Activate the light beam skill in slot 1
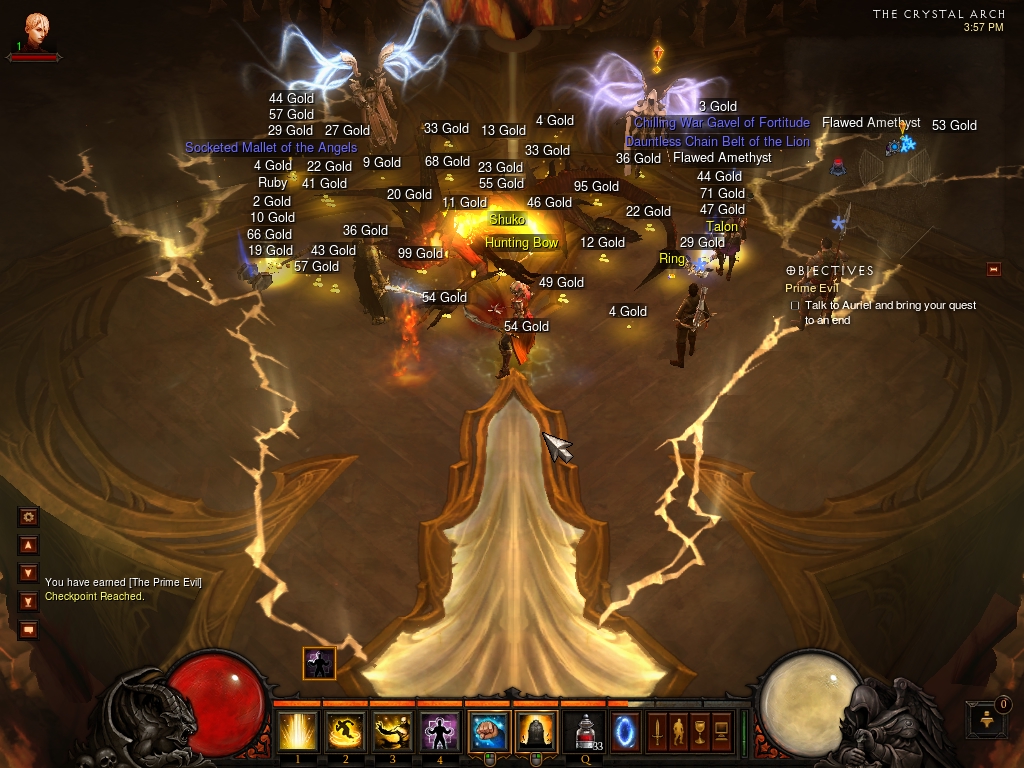 [x=297, y=731]
